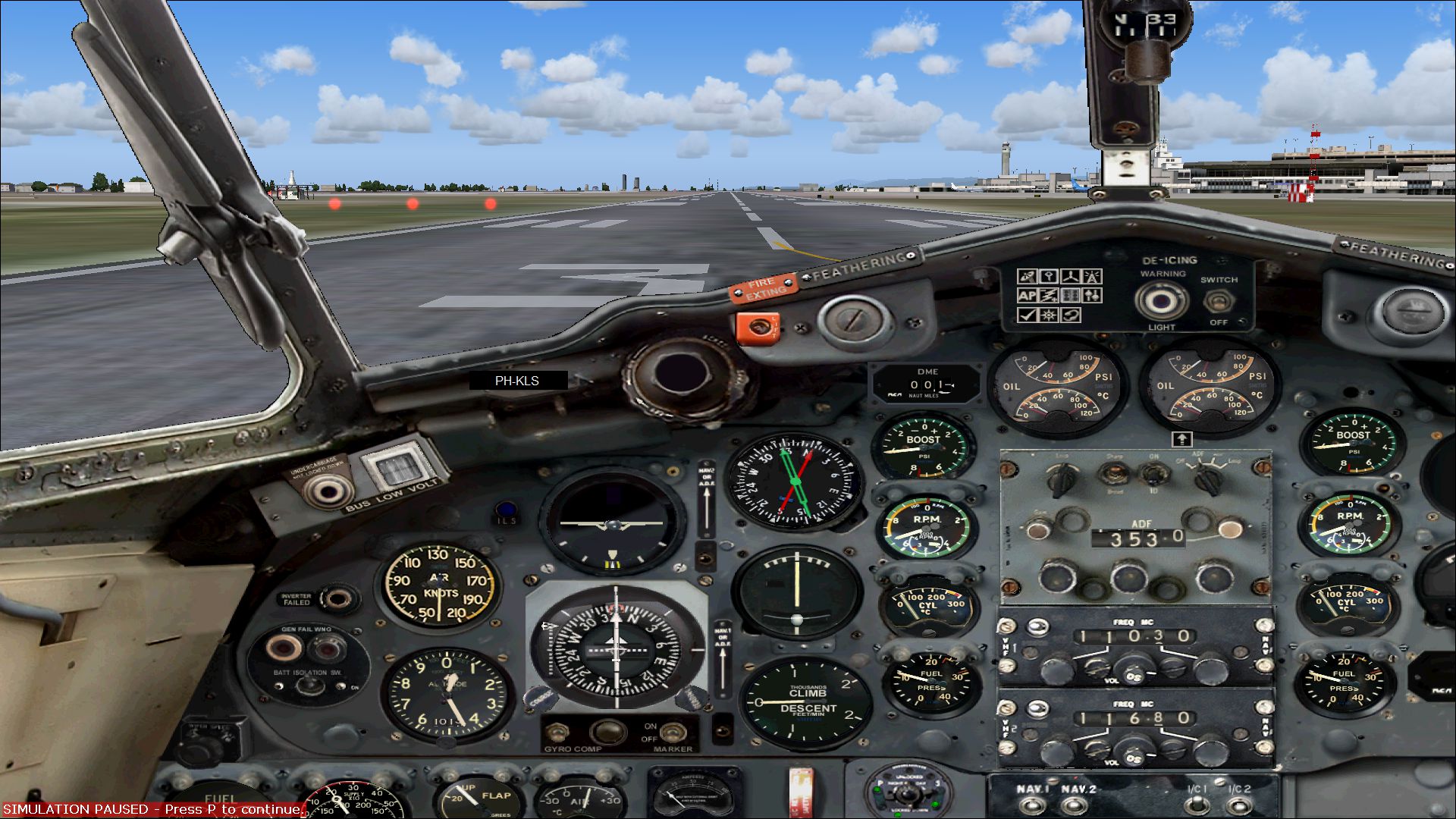Click the three-blade propeller panel icon
The image size is (1456, 819).
pyautogui.click(x=1070, y=277)
